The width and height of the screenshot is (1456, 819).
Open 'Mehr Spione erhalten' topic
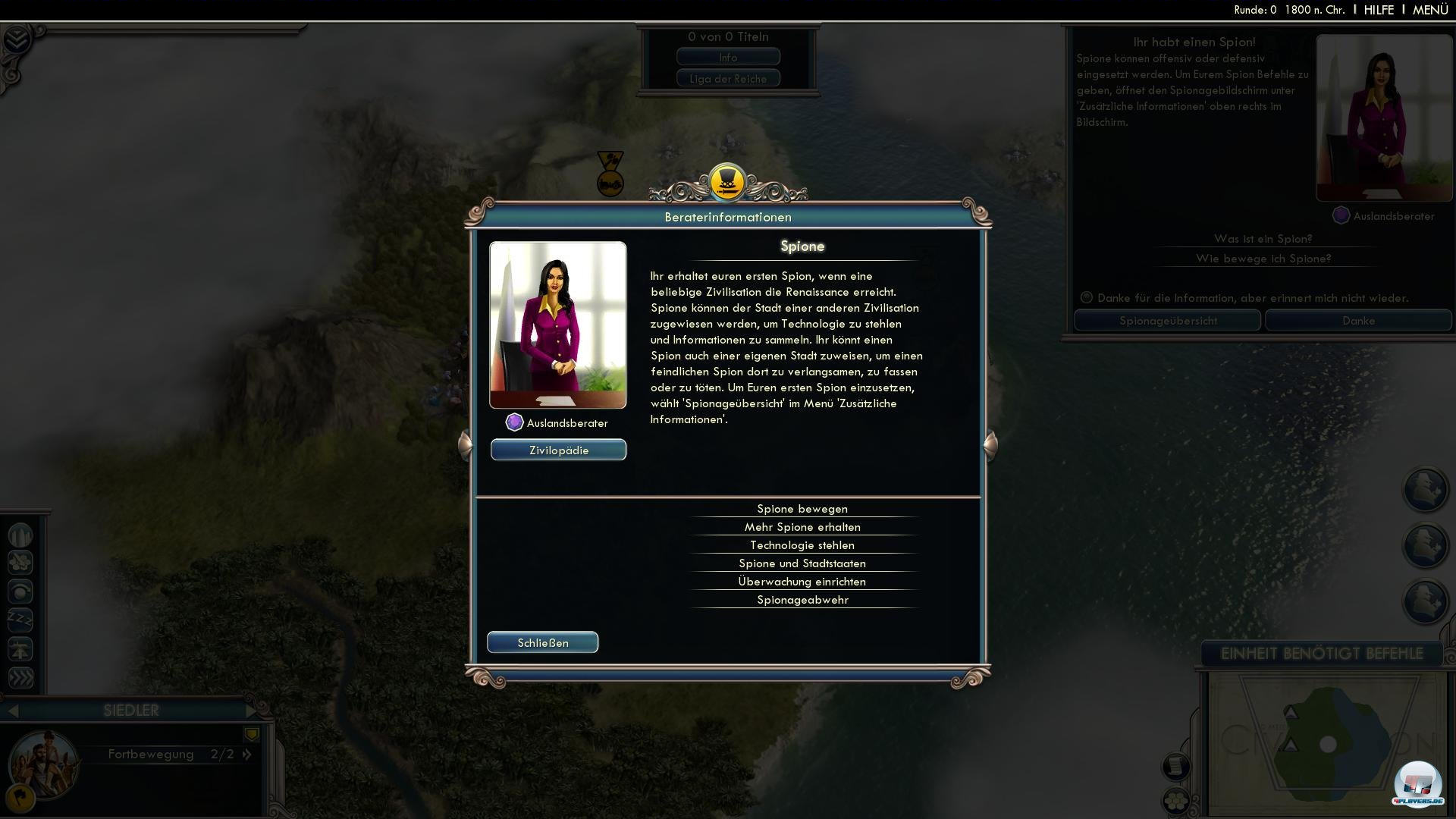point(802,527)
